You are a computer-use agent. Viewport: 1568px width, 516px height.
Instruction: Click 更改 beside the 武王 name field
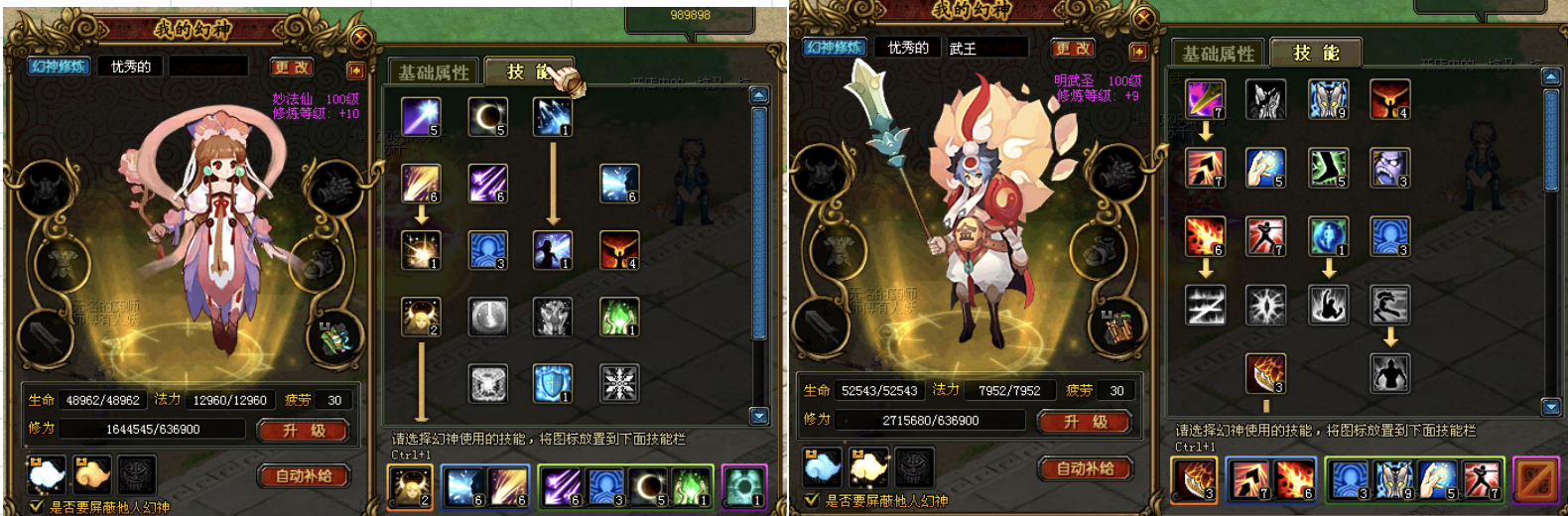[1073, 48]
